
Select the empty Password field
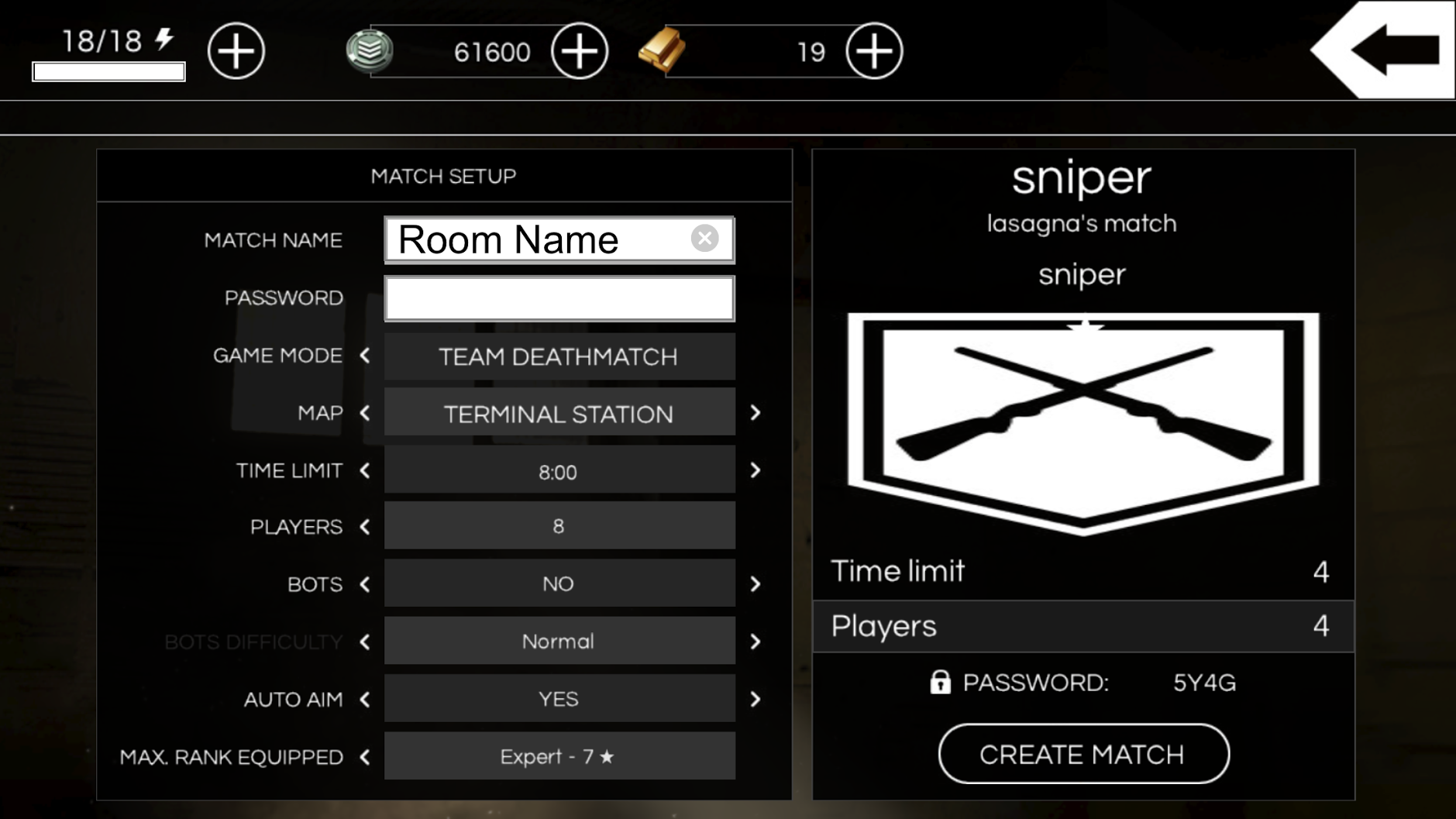559,298
